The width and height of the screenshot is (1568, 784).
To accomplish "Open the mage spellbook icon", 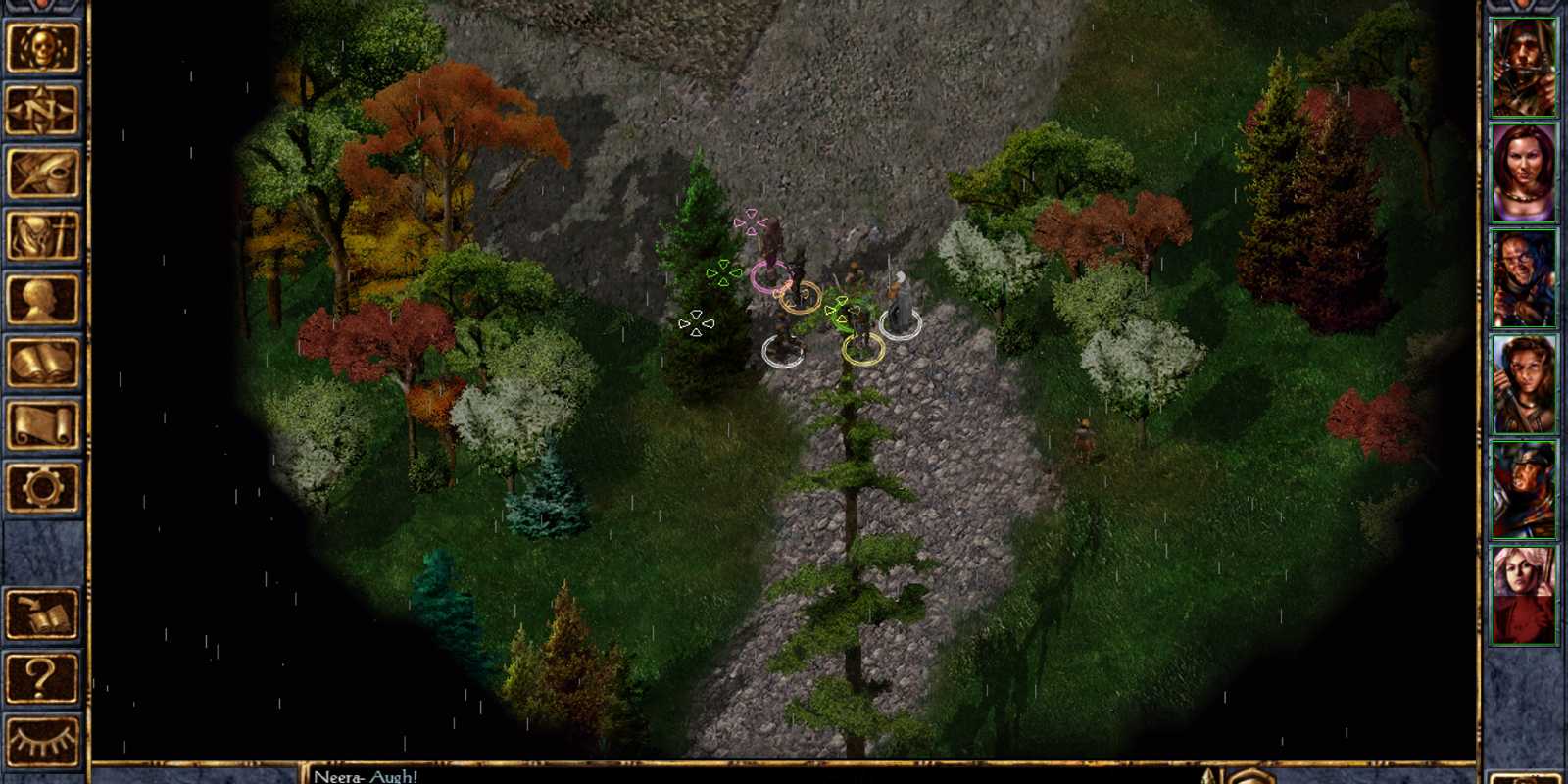I will click(43, 358).
